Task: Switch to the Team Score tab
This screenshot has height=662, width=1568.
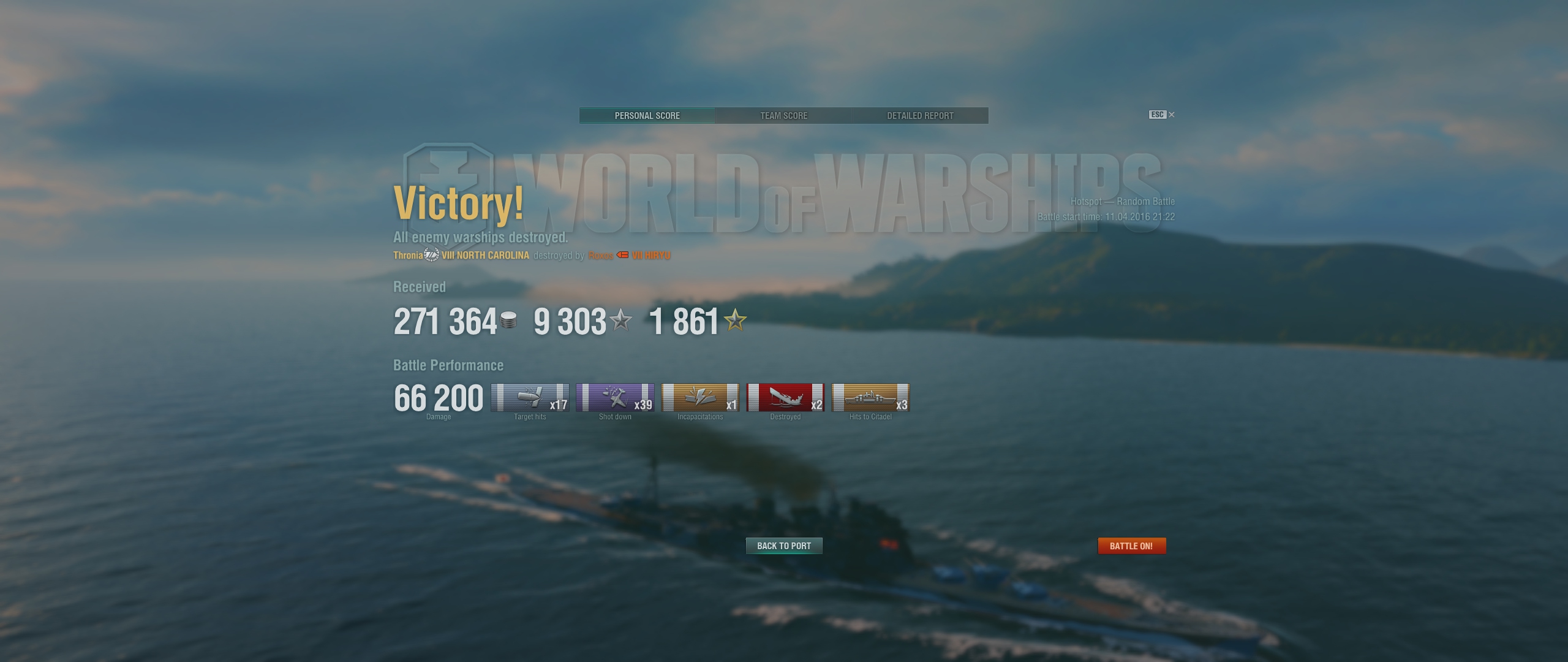Action: pos(783,115)
